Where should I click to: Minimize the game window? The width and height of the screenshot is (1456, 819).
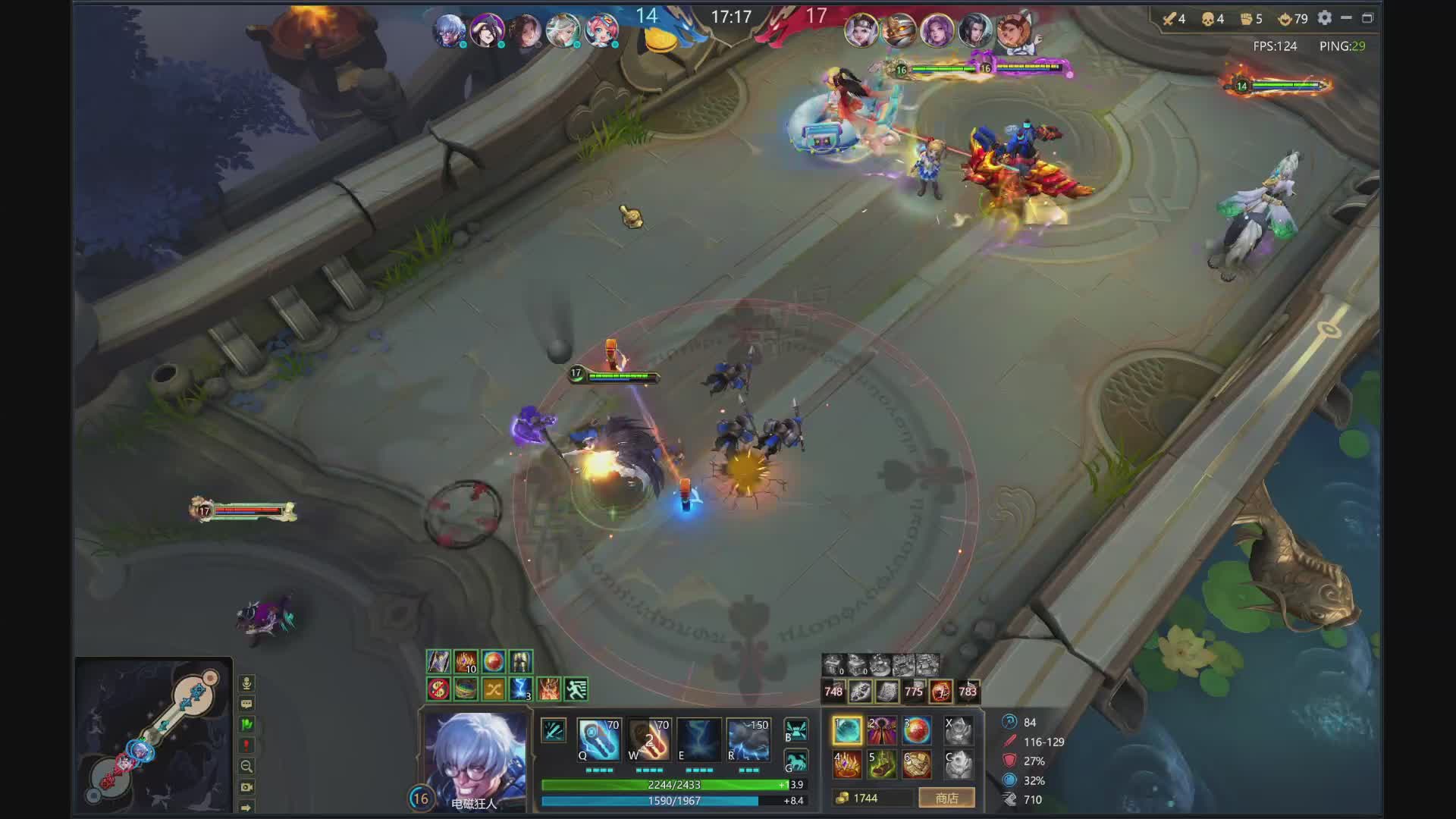(x=1347, y=18)
